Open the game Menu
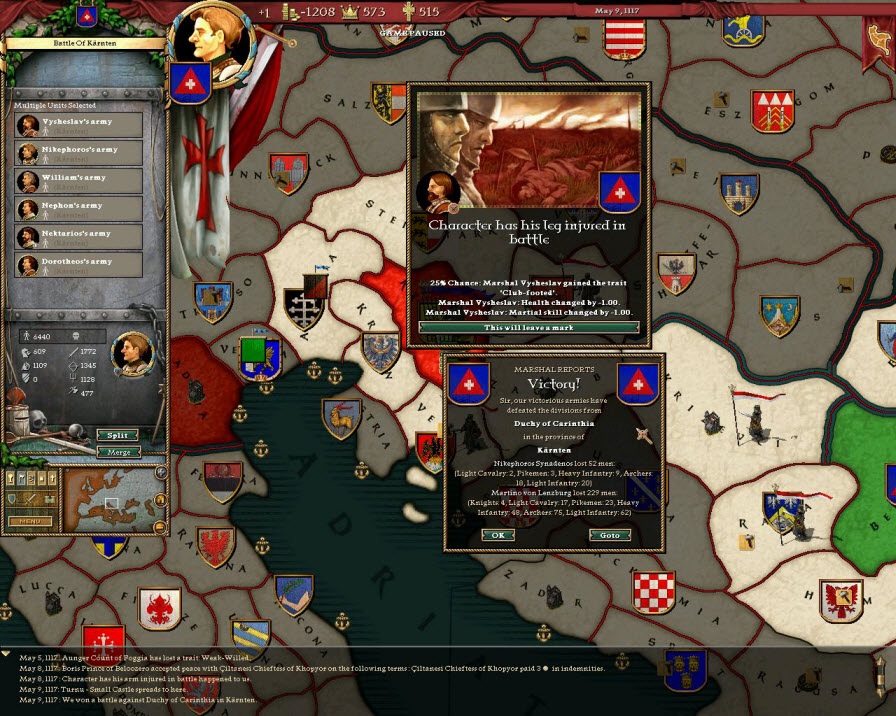 pos(30,521)
